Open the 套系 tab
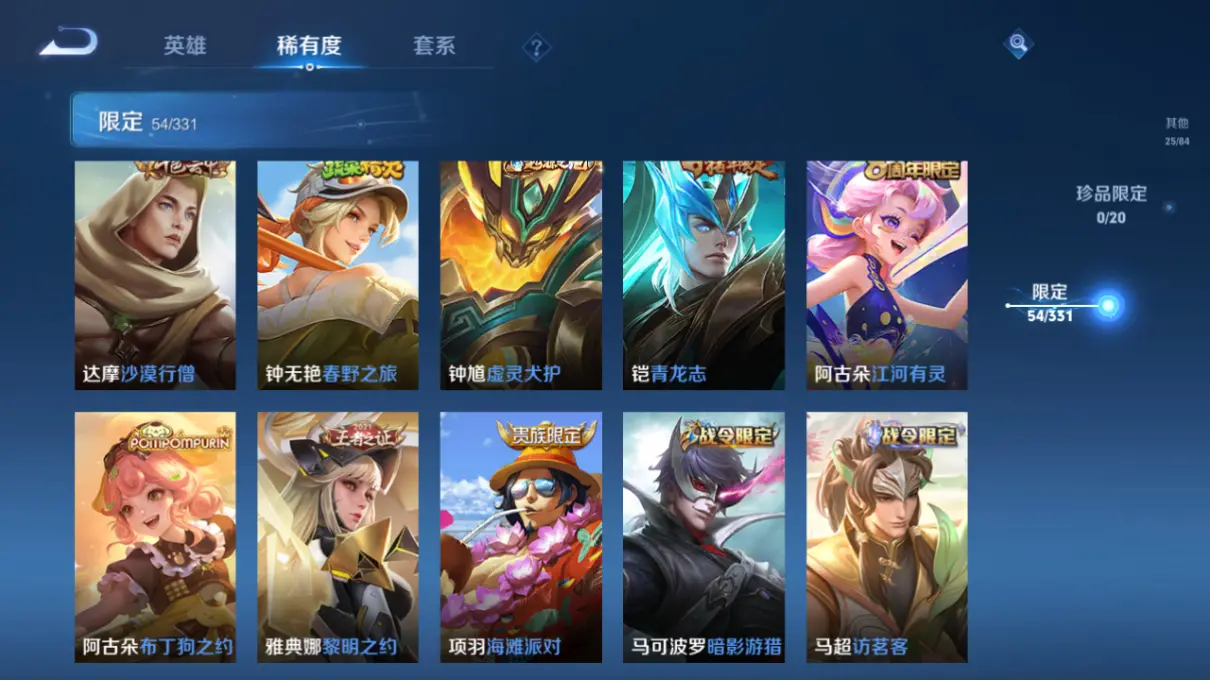 (434, 46)
